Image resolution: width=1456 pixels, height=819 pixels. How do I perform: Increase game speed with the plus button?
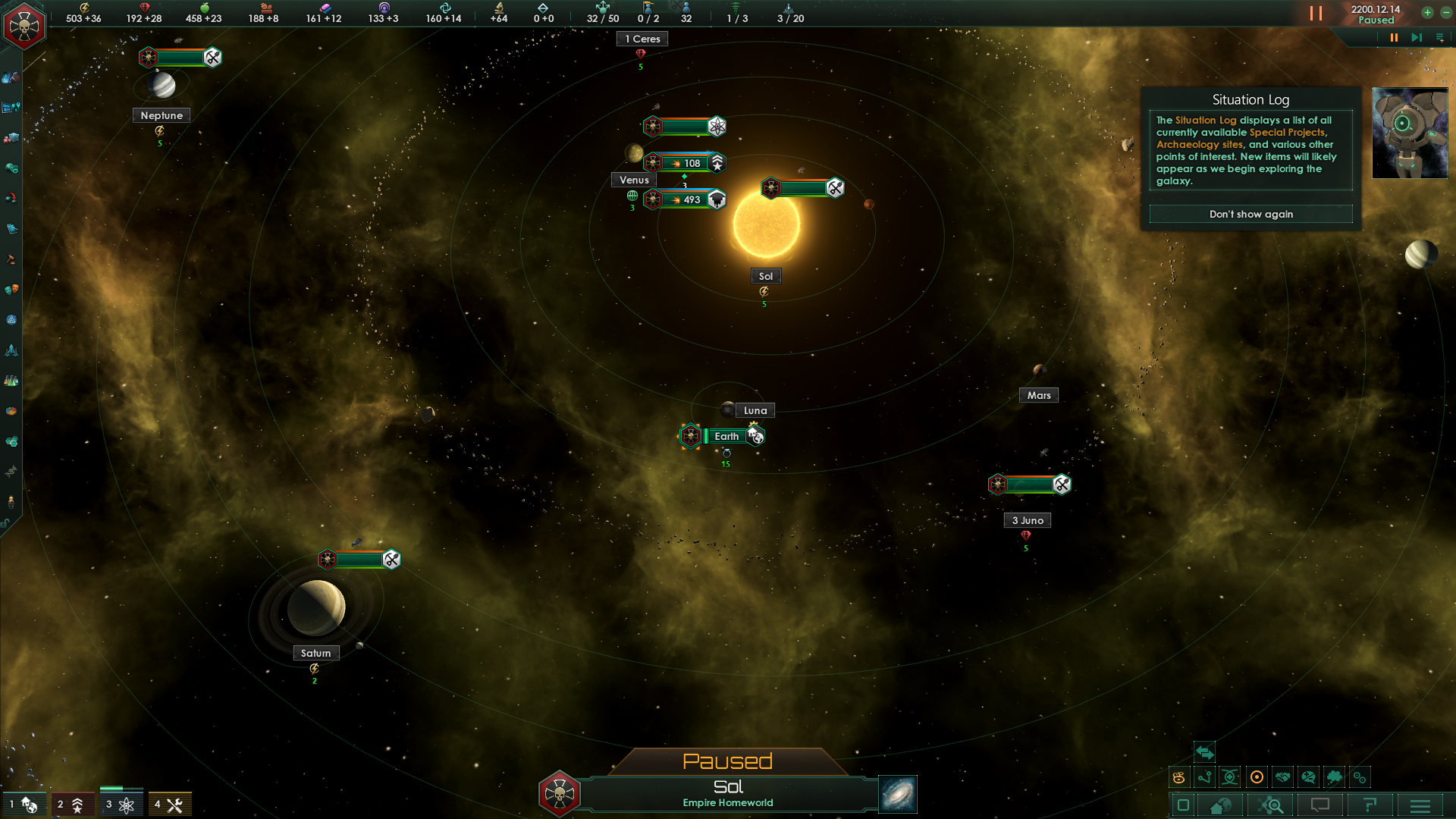[1427, 12]
